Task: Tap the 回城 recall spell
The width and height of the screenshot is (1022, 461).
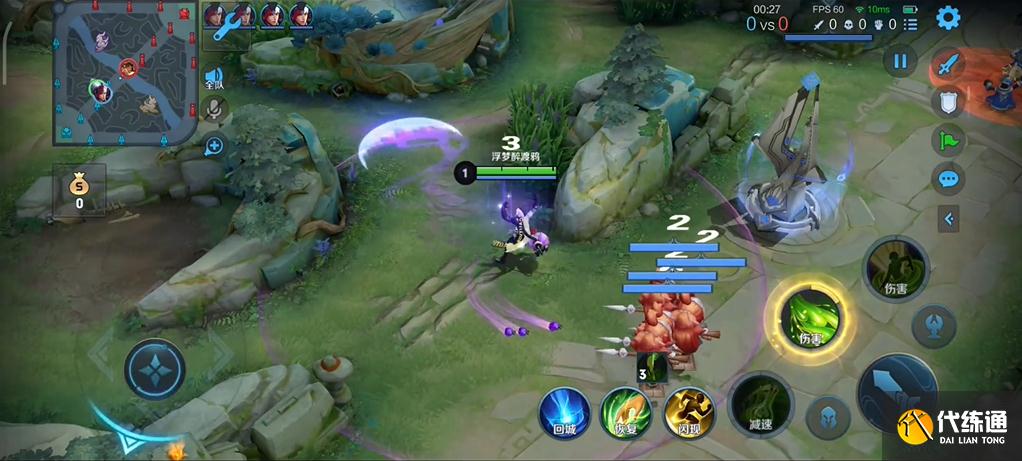Action: tap(565, 413)
